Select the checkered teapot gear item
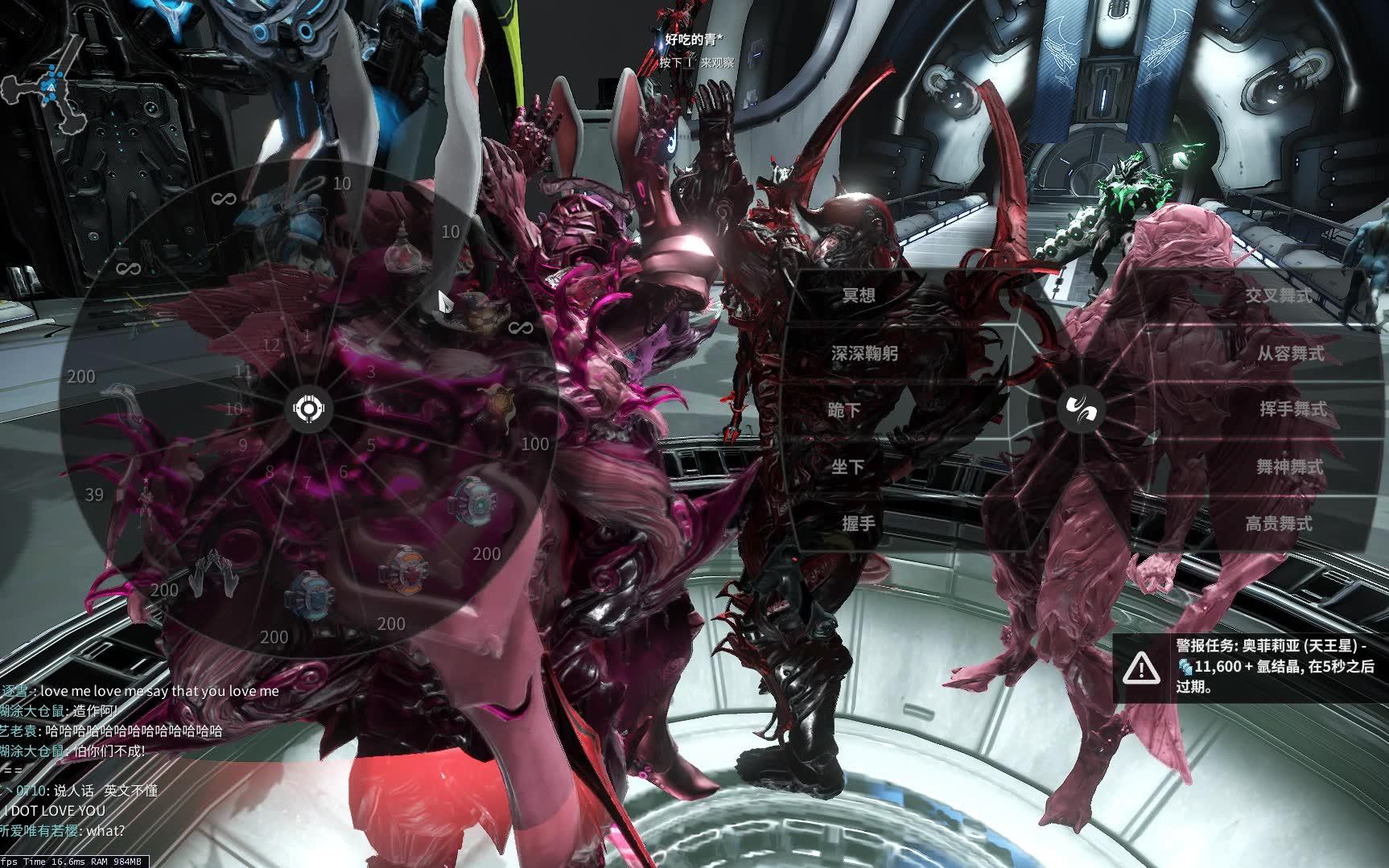 point(475,310)
